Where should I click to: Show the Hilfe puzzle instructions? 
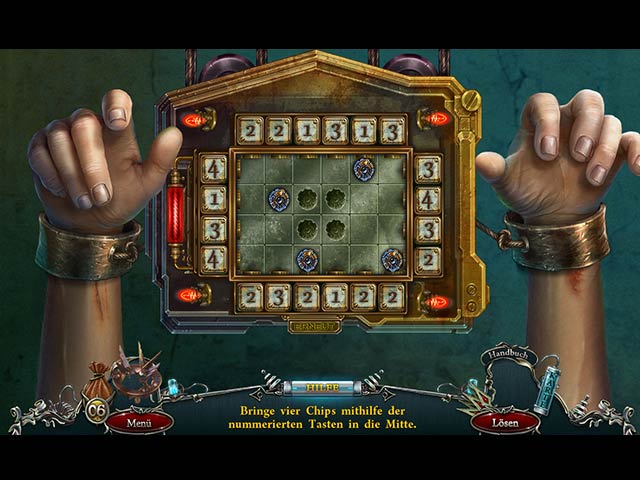pos(320,386)
